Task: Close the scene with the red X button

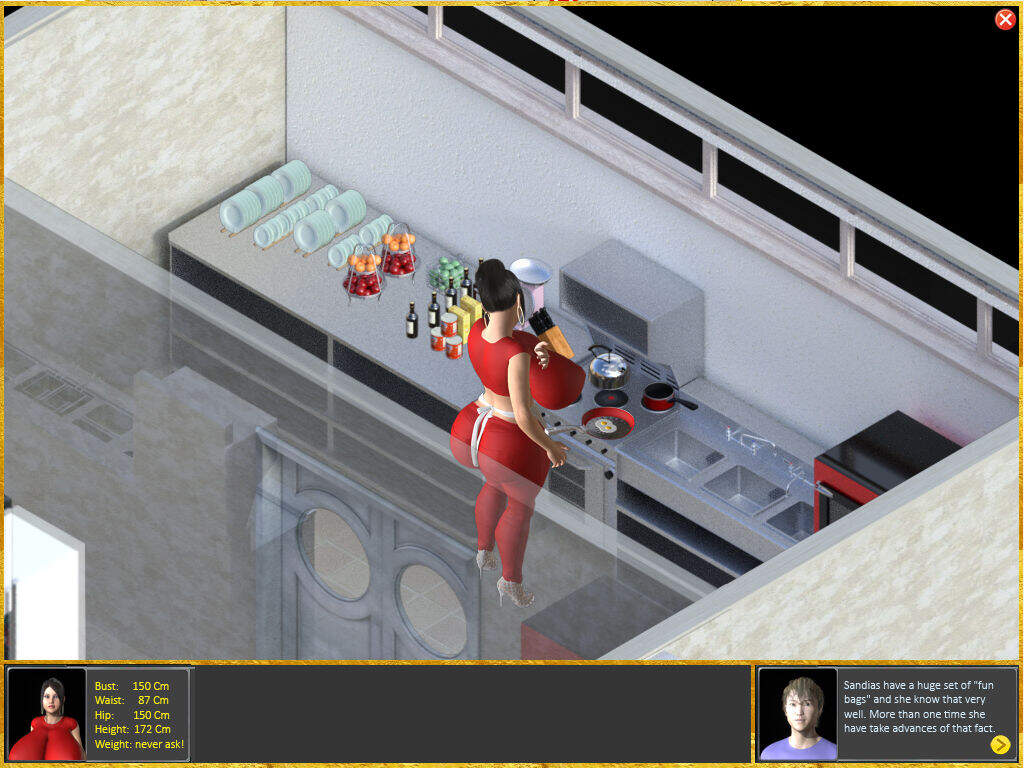Action: tap(1005, 20)
